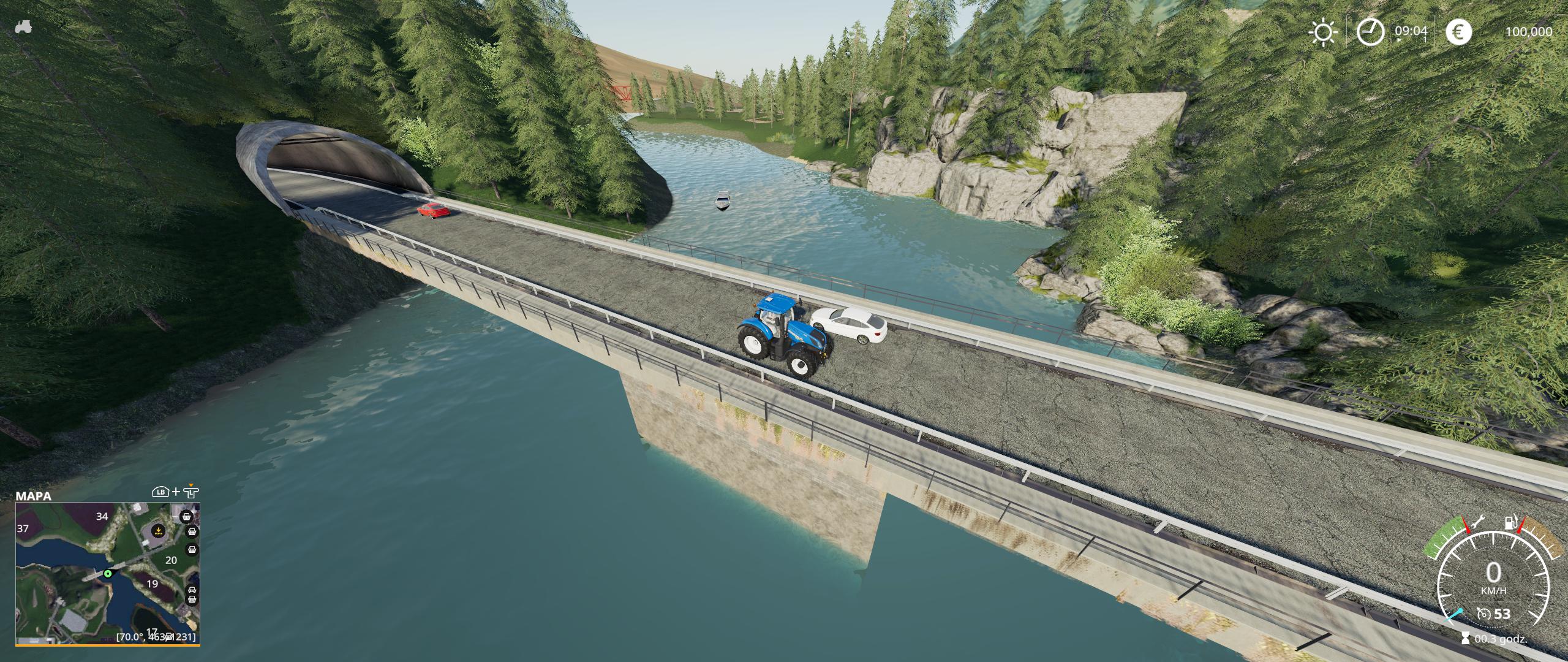
Task: Open finances via the euro coin icon
Action: [x=1458, y=32]
